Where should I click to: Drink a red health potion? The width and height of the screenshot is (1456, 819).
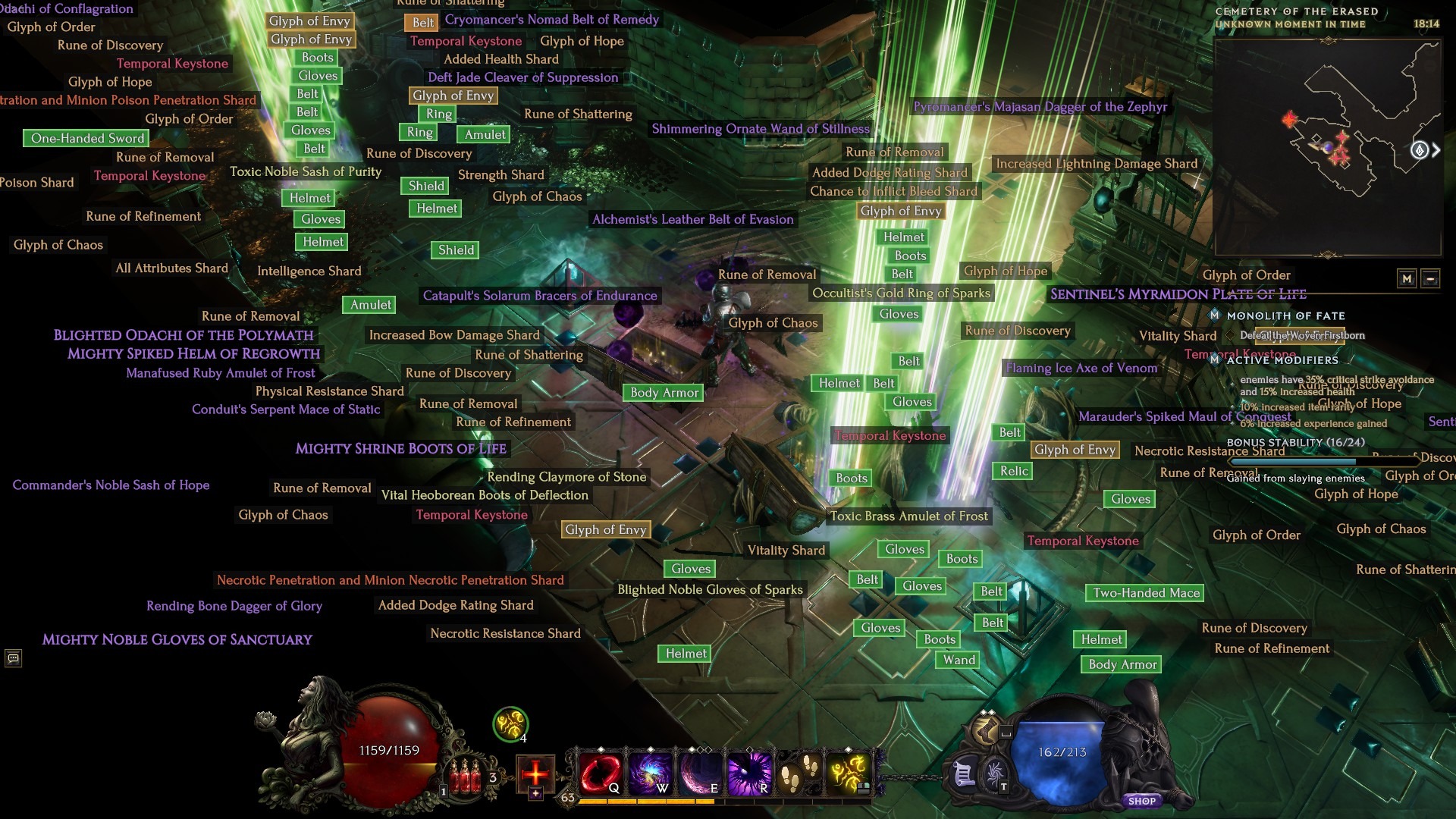(x=466, y=777)
